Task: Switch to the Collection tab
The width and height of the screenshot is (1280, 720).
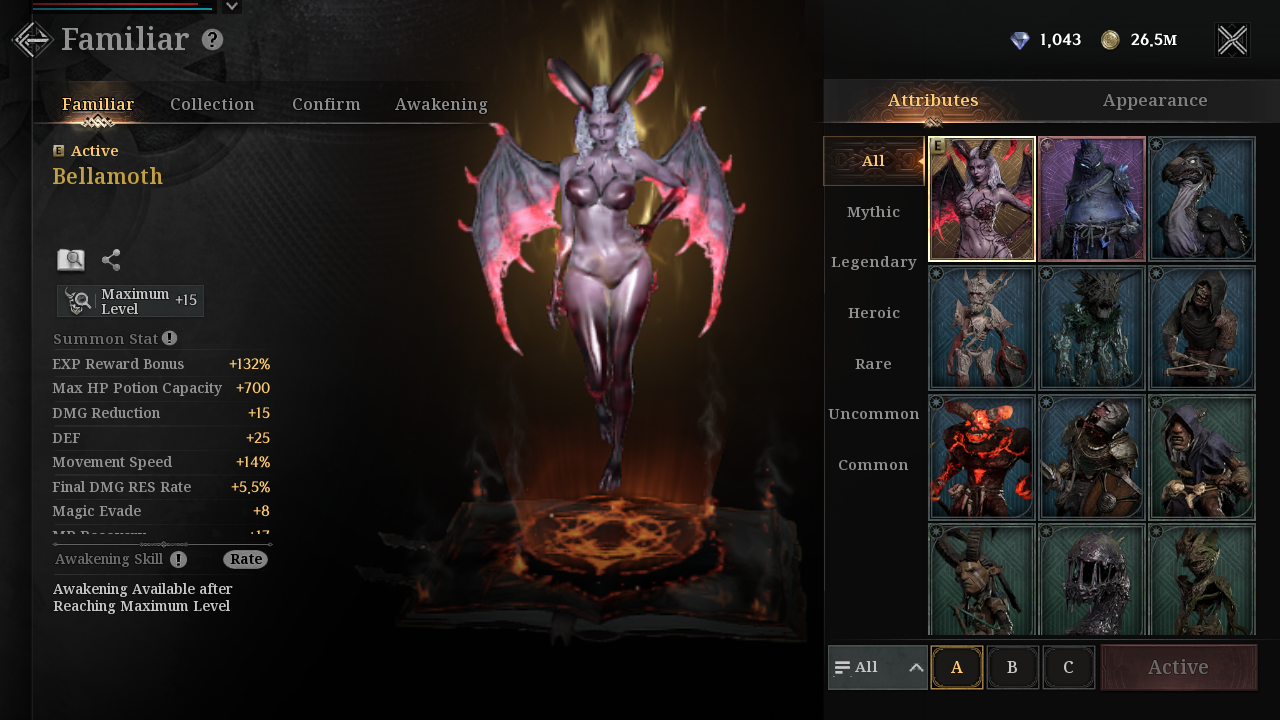Action: 212,104
